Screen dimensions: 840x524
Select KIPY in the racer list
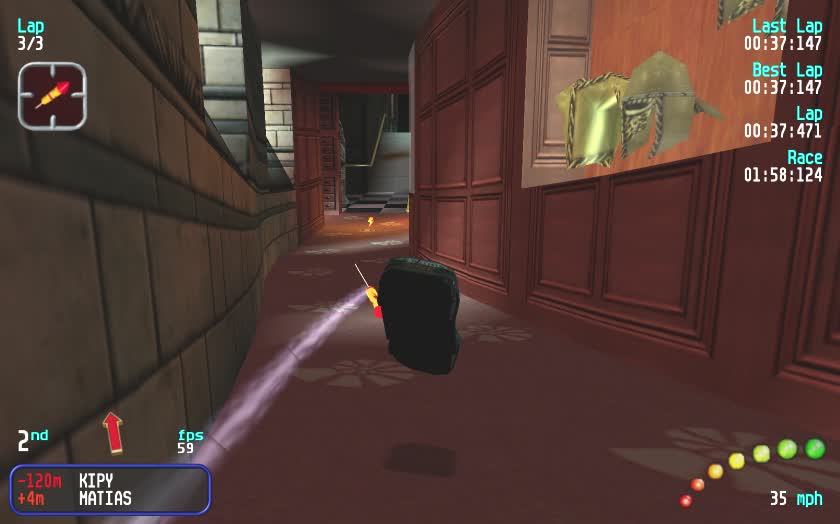97,480
